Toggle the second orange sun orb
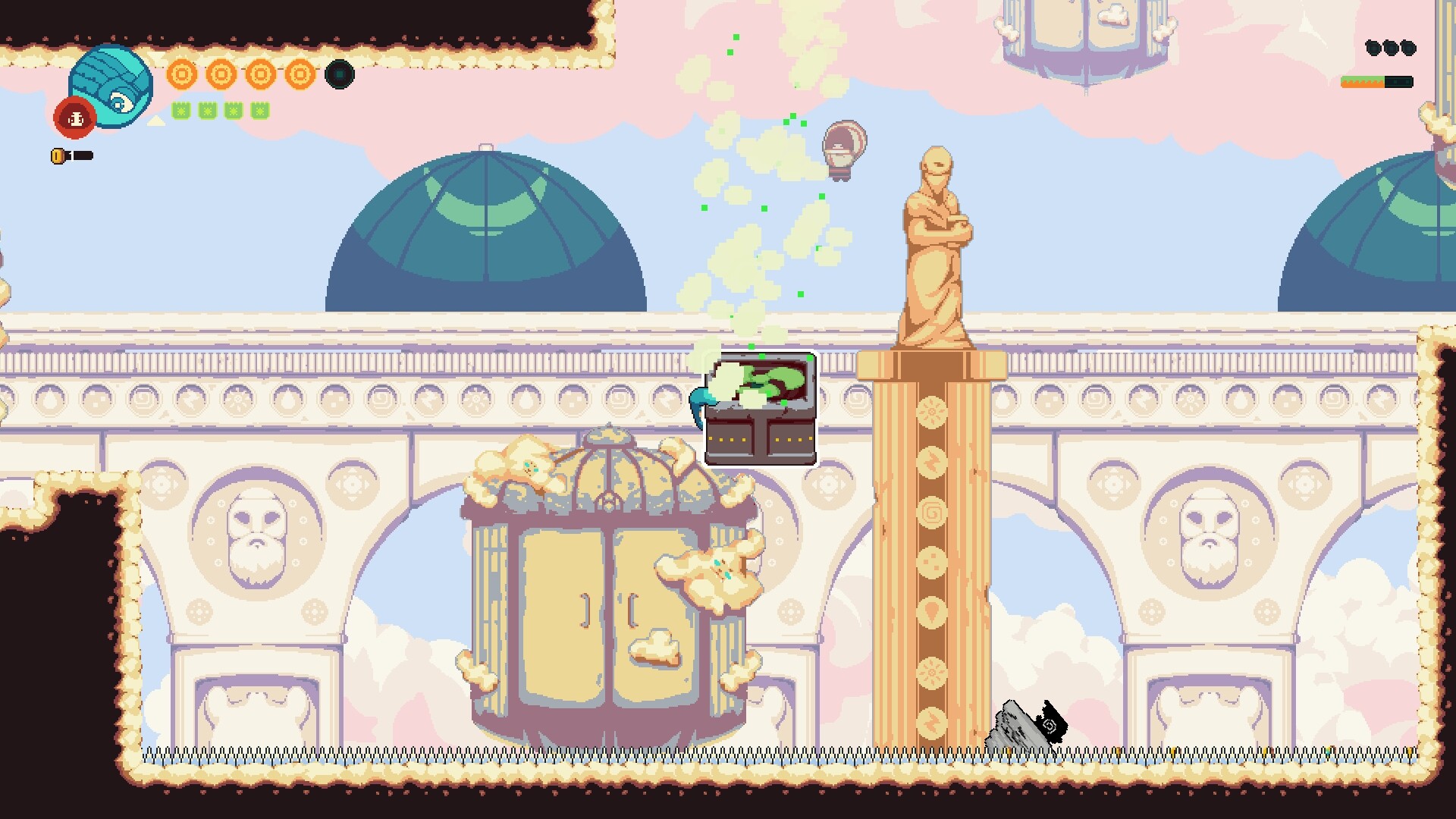This screenshot has width=1456, height=819. click(x=221, y=74)
